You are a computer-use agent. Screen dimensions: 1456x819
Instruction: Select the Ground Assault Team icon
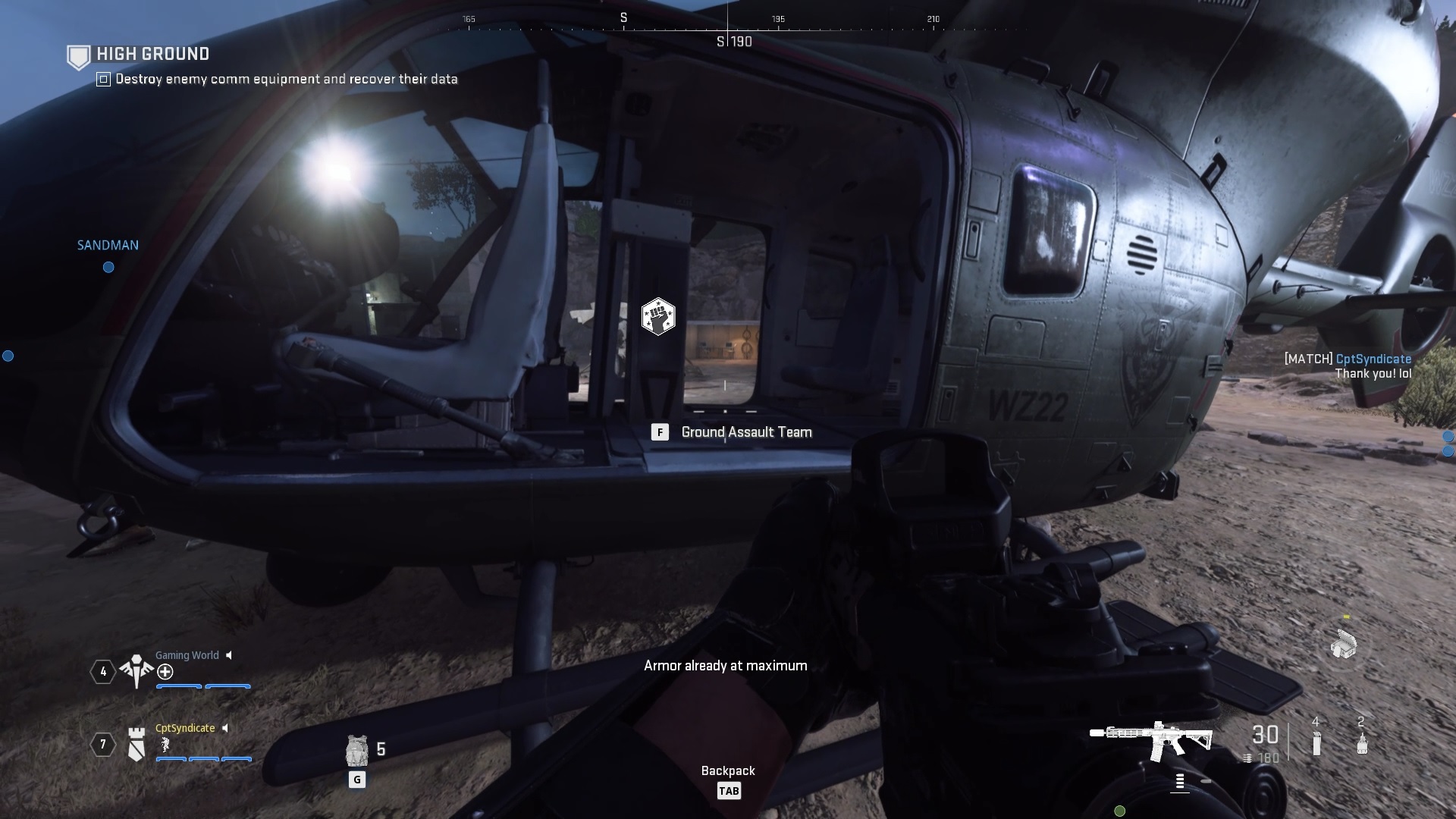(x=659, y=317)
